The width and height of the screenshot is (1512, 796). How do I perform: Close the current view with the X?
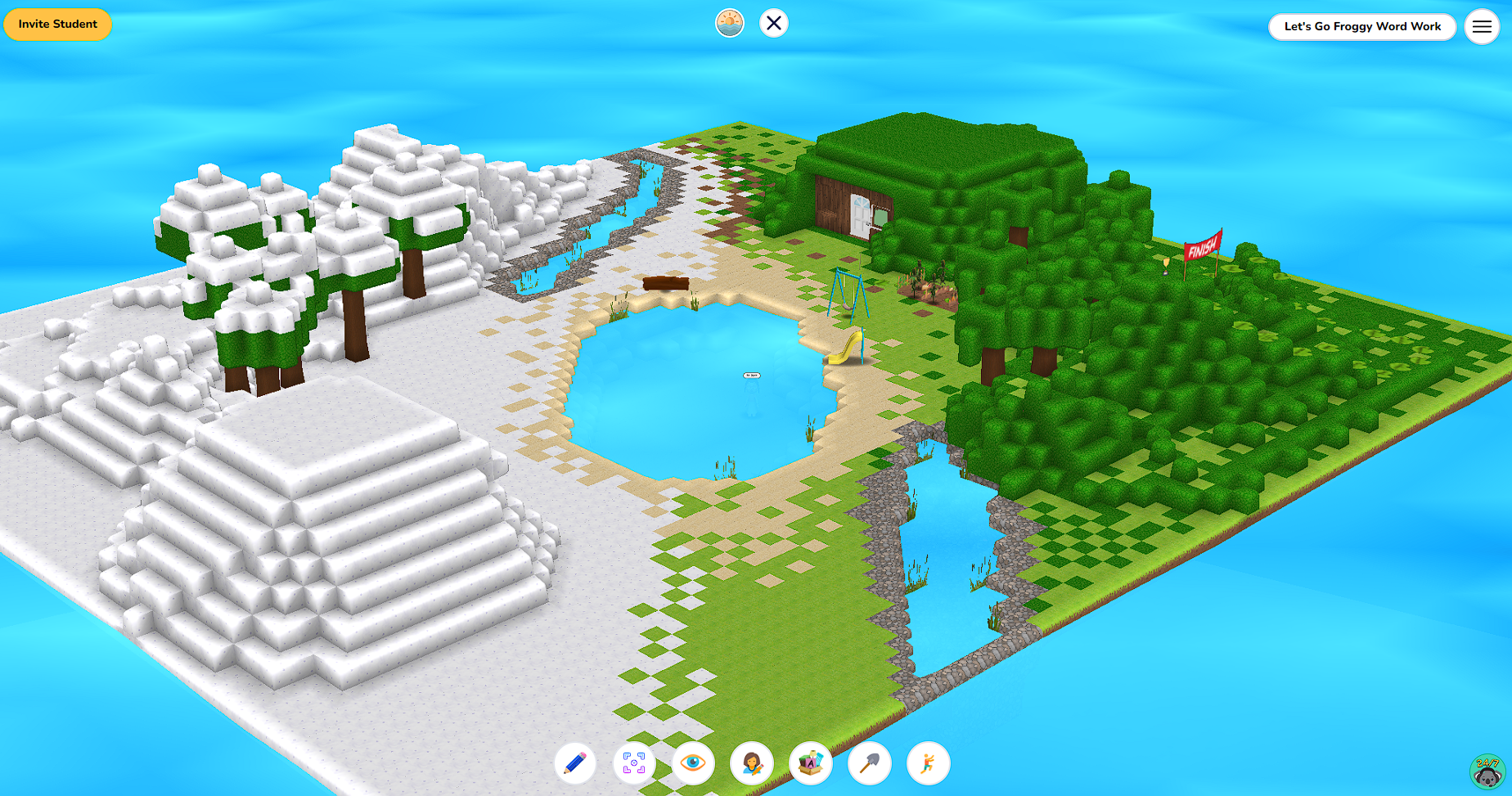pos(773,23)
